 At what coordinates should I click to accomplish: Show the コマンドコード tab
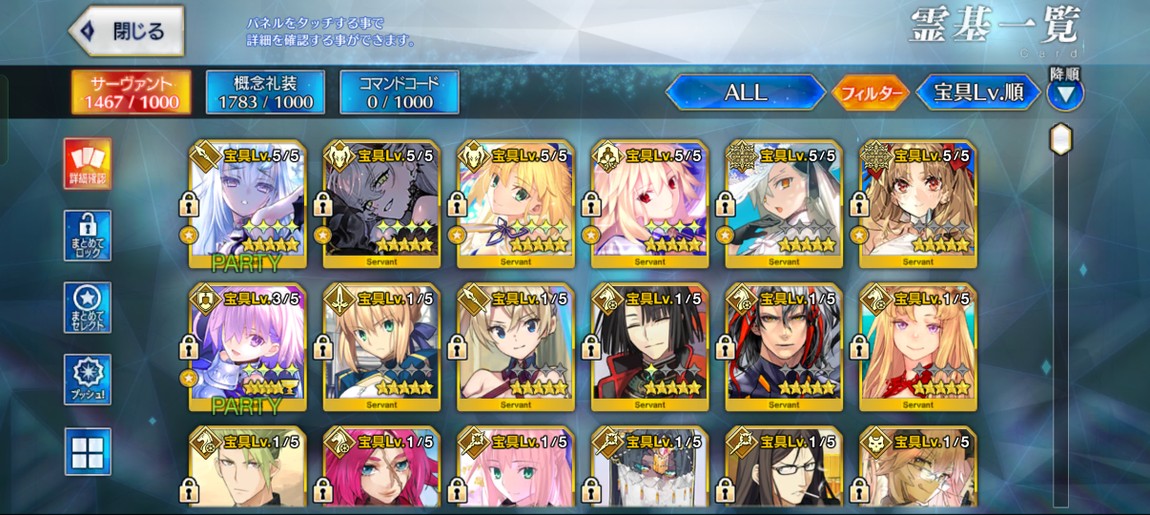(399, 92)
